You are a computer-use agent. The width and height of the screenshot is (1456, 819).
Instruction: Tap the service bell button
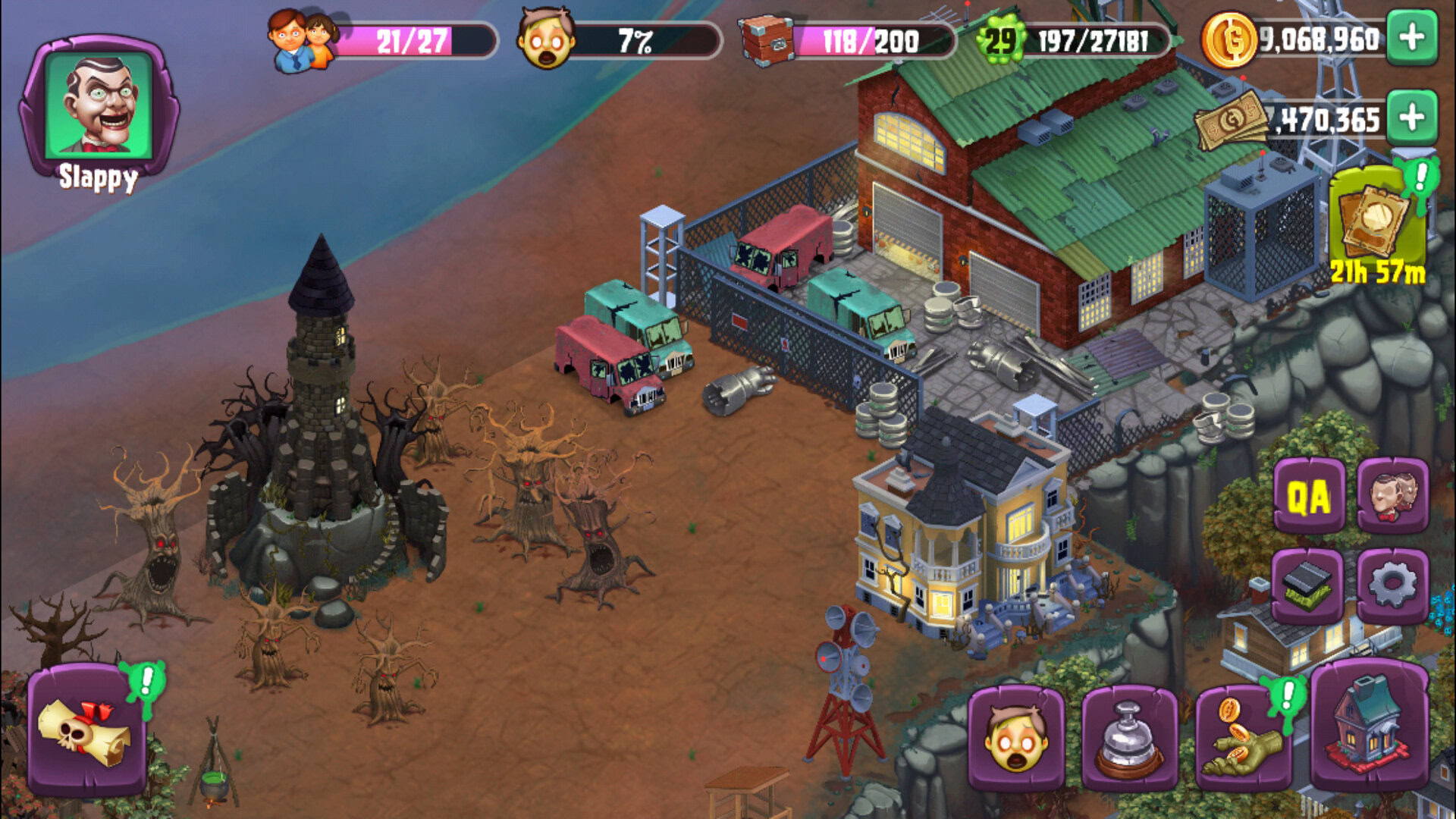(1129, 739)
